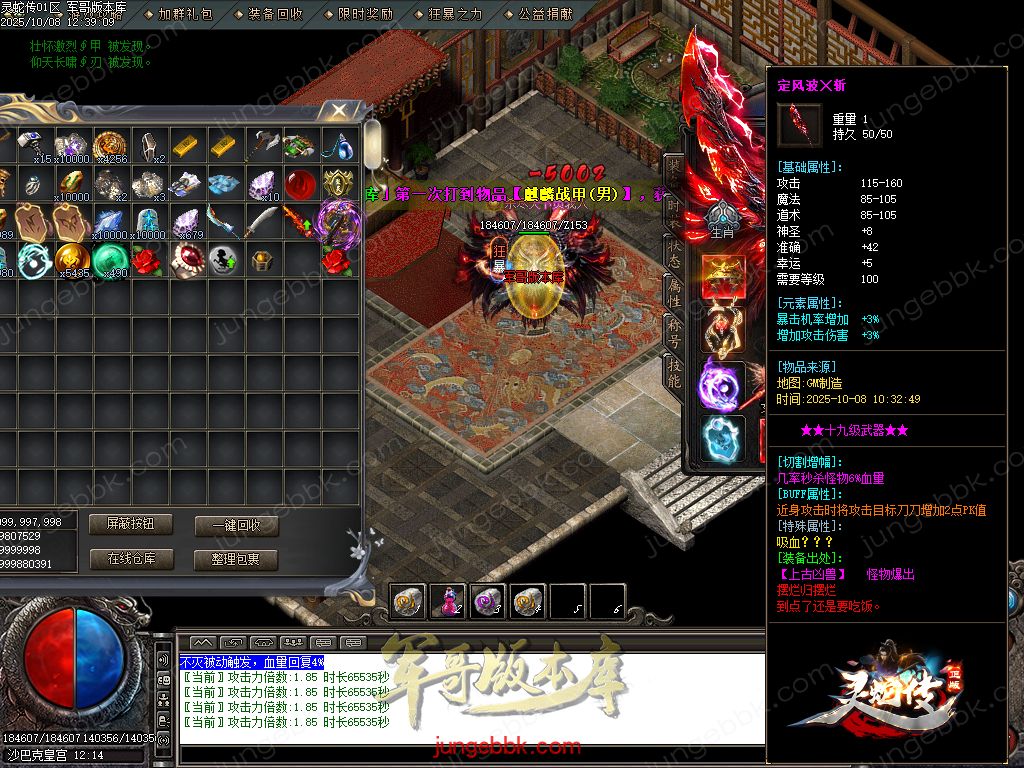Switch to the 技能 skills tab
This screenshot has height=768, width=1024.
point(674,373)
